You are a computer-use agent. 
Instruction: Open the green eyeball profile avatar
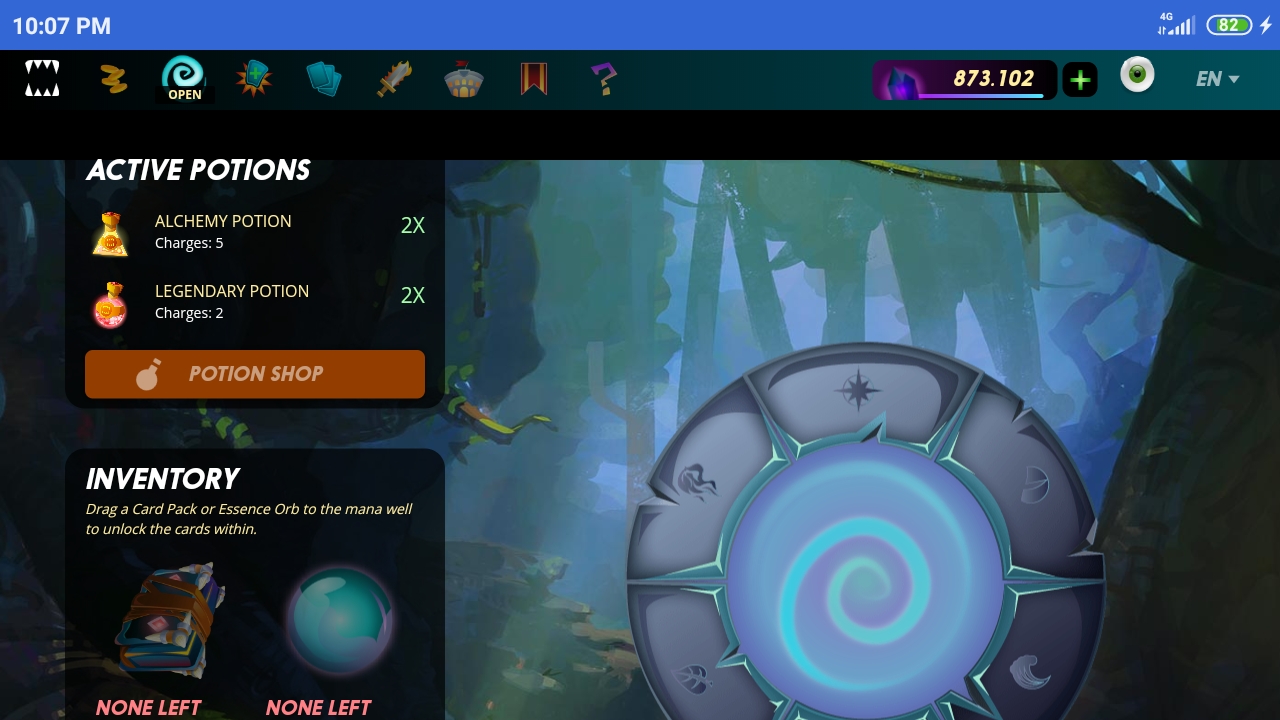(1137, 75)
